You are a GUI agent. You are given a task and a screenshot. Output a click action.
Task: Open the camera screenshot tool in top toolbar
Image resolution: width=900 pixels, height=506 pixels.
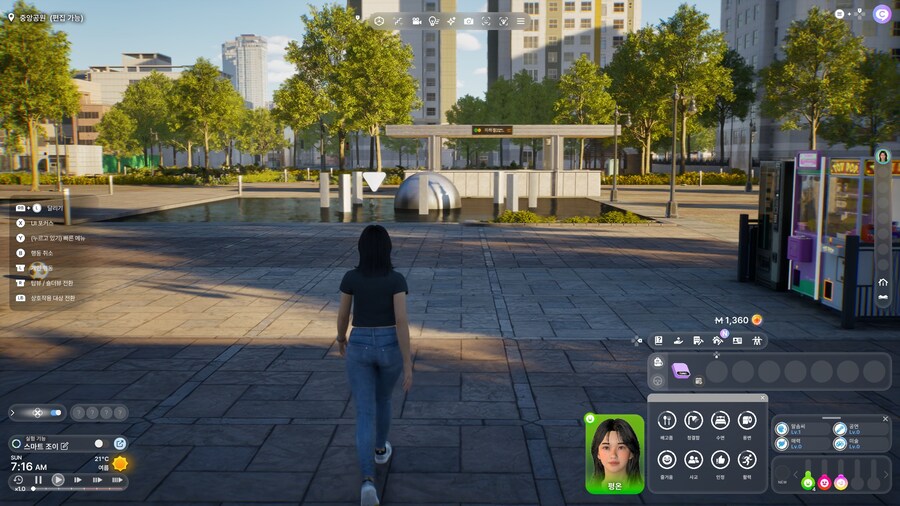tap(468, 21)
